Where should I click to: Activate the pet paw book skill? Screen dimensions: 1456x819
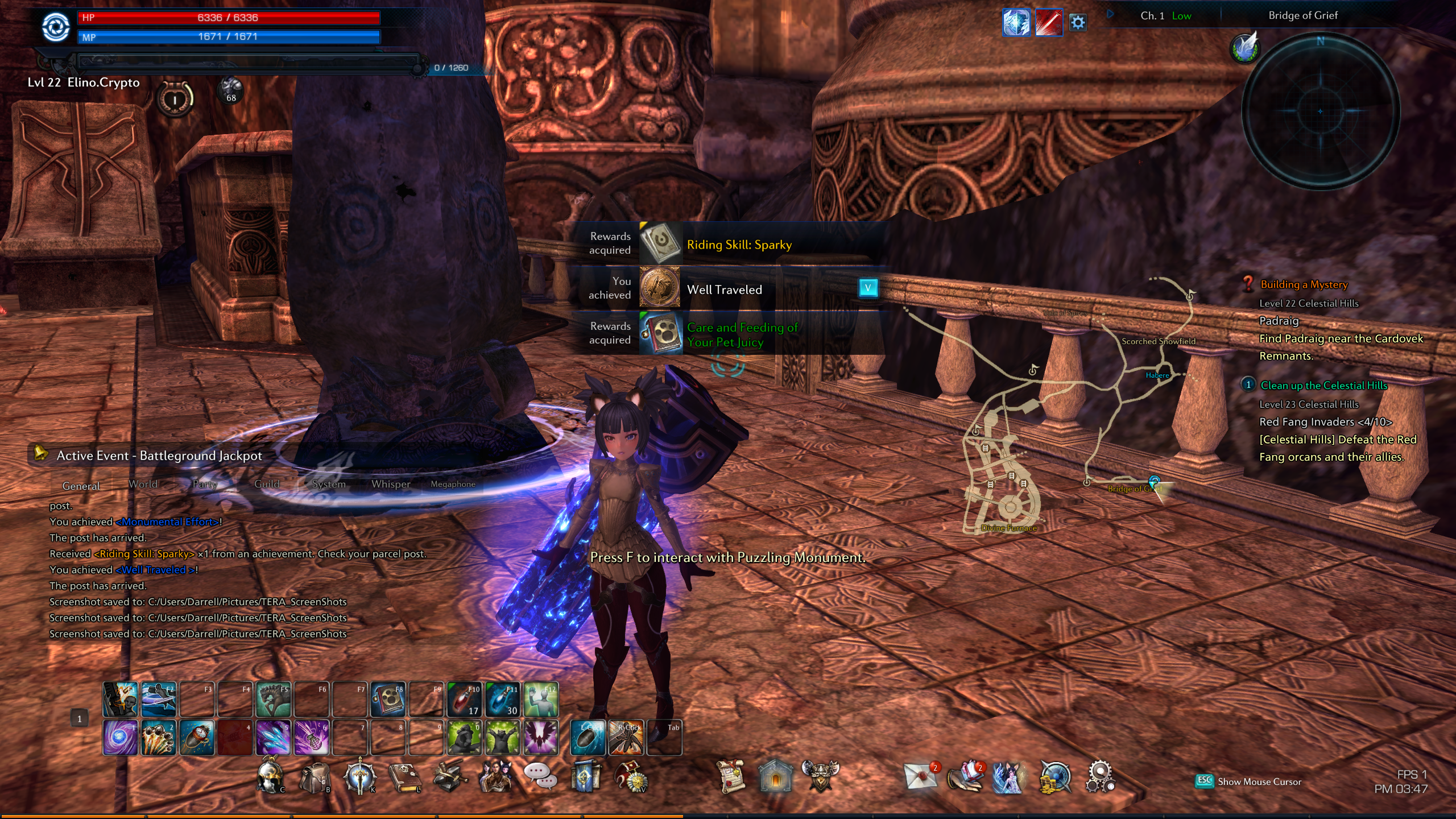pos(387,699)
